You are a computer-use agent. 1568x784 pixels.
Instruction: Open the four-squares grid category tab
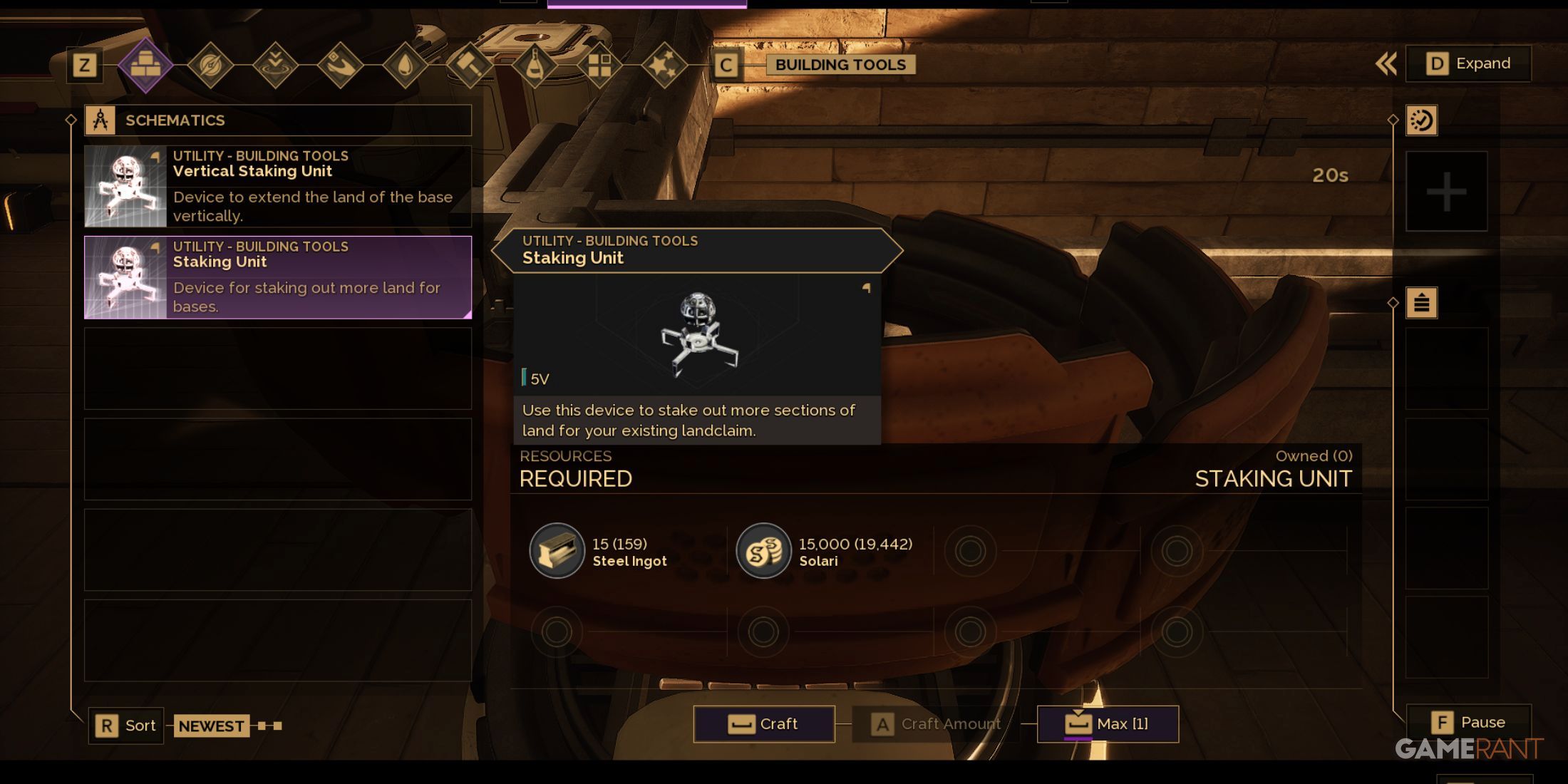(599, 66)
